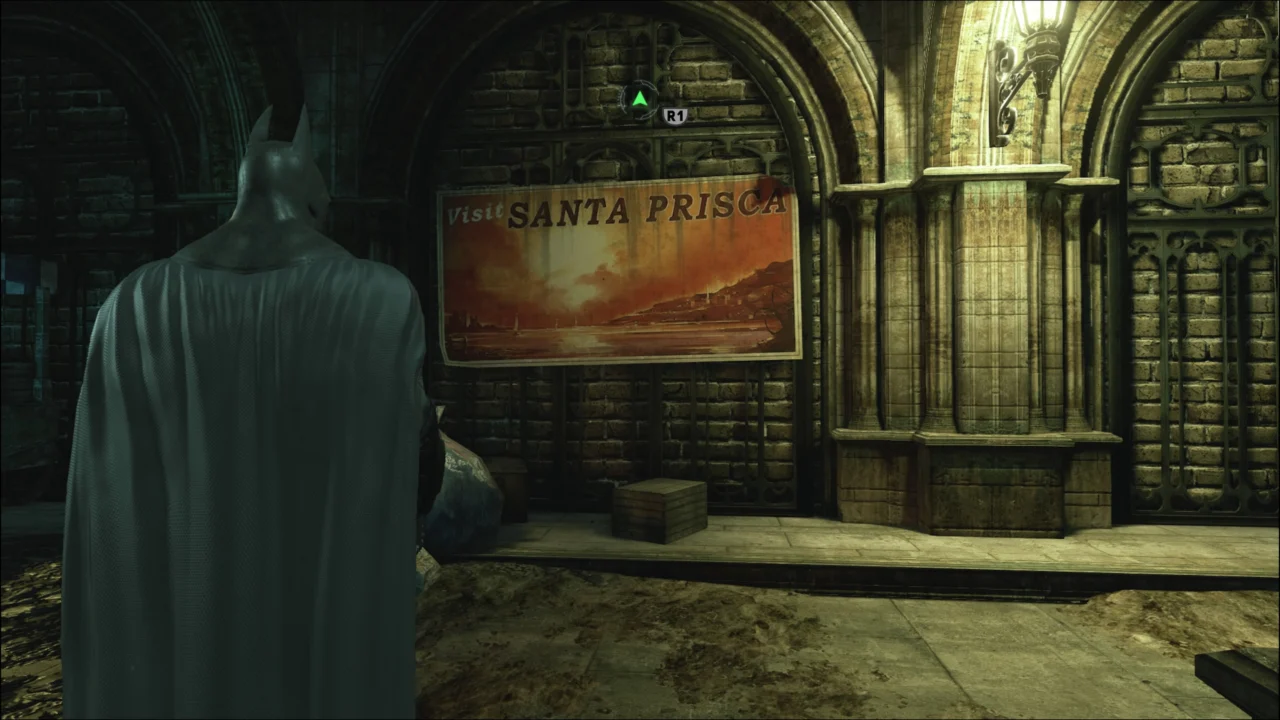Click the circular targeting reticle around the arrow
The height and width of the screenshot is (720, 1280).
(x=639, y=100)
